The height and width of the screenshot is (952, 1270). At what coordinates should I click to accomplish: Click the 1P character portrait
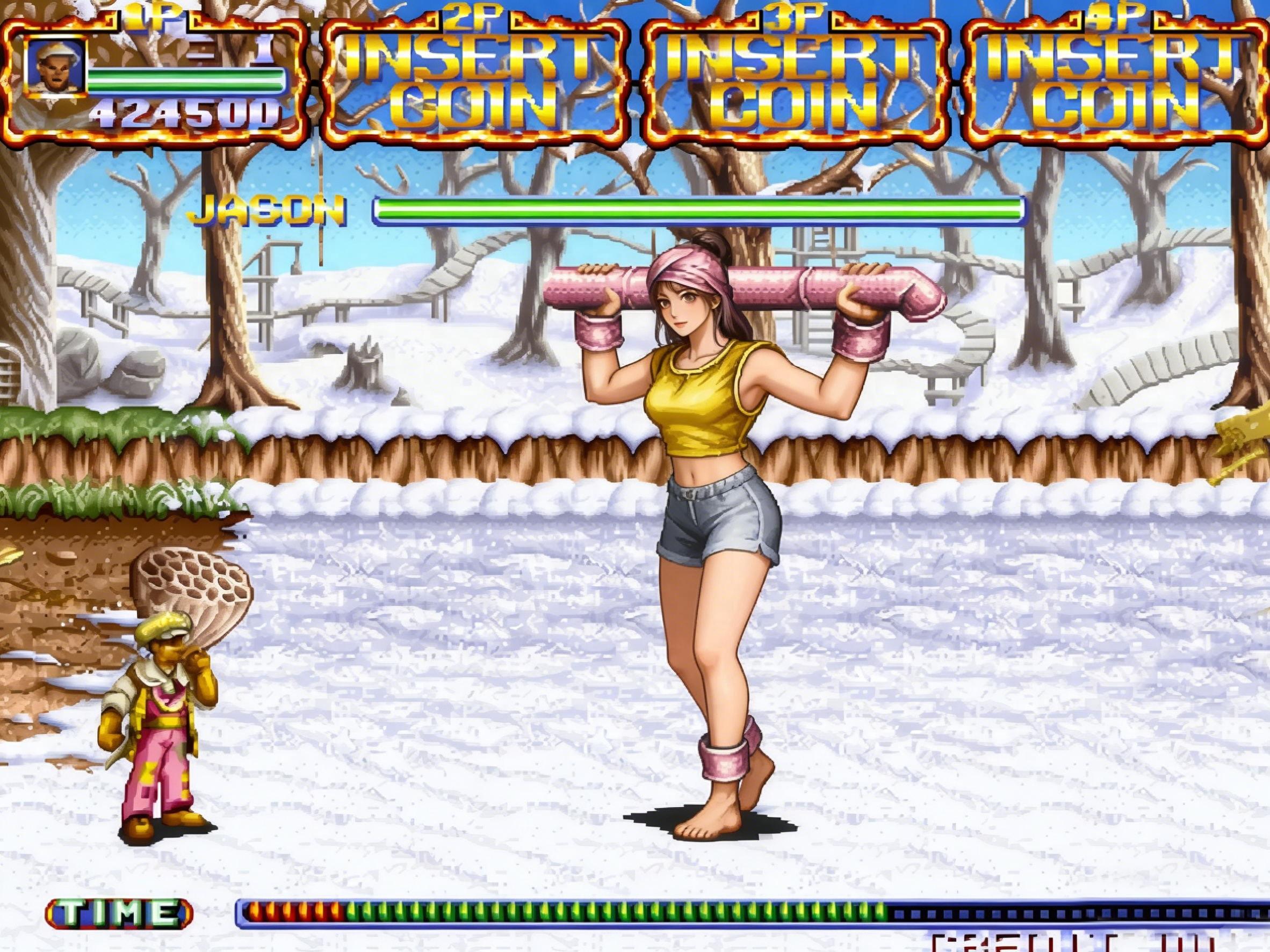[x=57, y=68]
